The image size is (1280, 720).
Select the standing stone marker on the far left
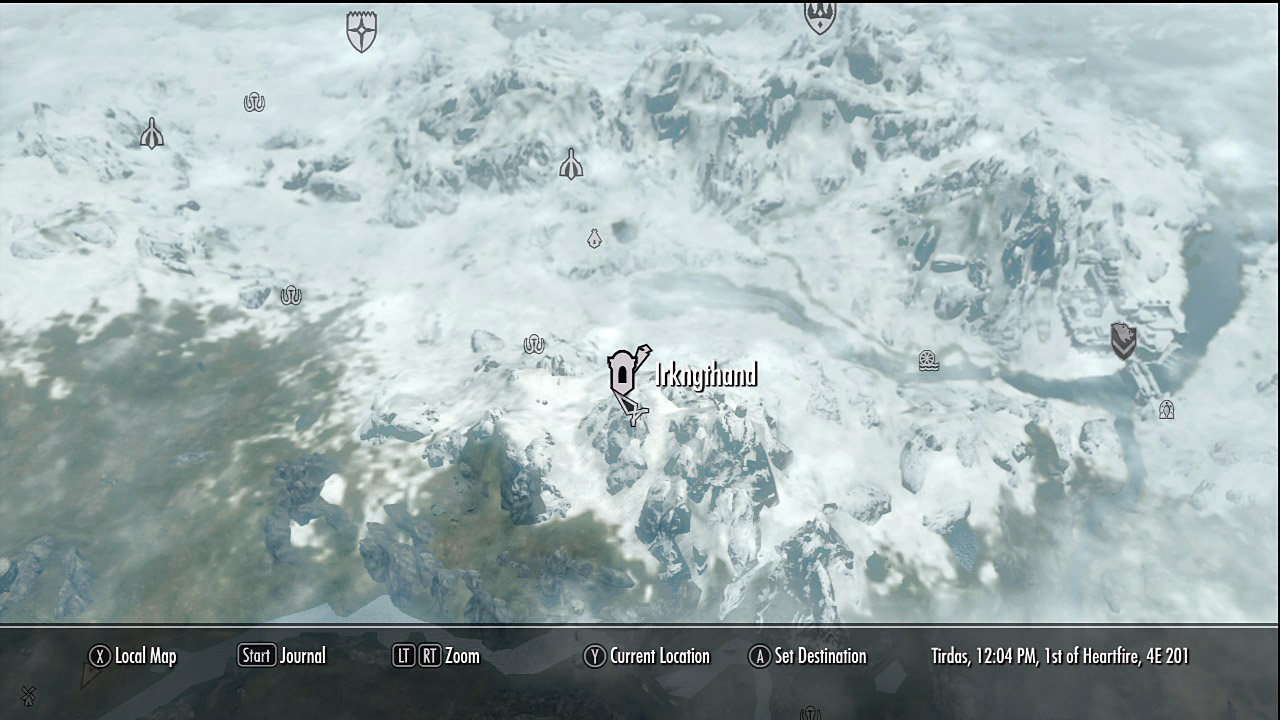[150, 131]
